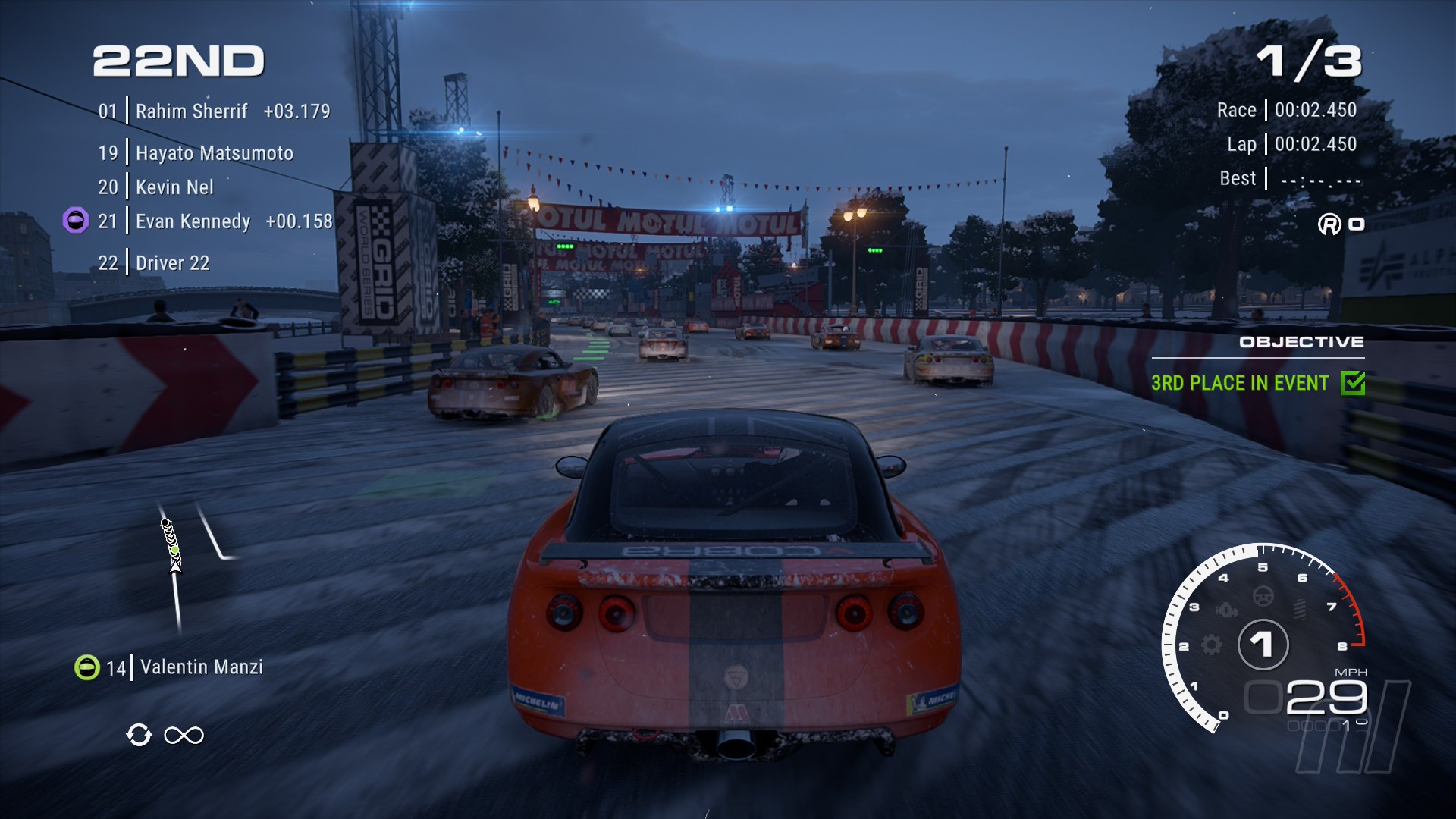Click the green teammate icon beside Valentin Manzi
This screenshot has height=819, width=1456.
pos(87,667)
